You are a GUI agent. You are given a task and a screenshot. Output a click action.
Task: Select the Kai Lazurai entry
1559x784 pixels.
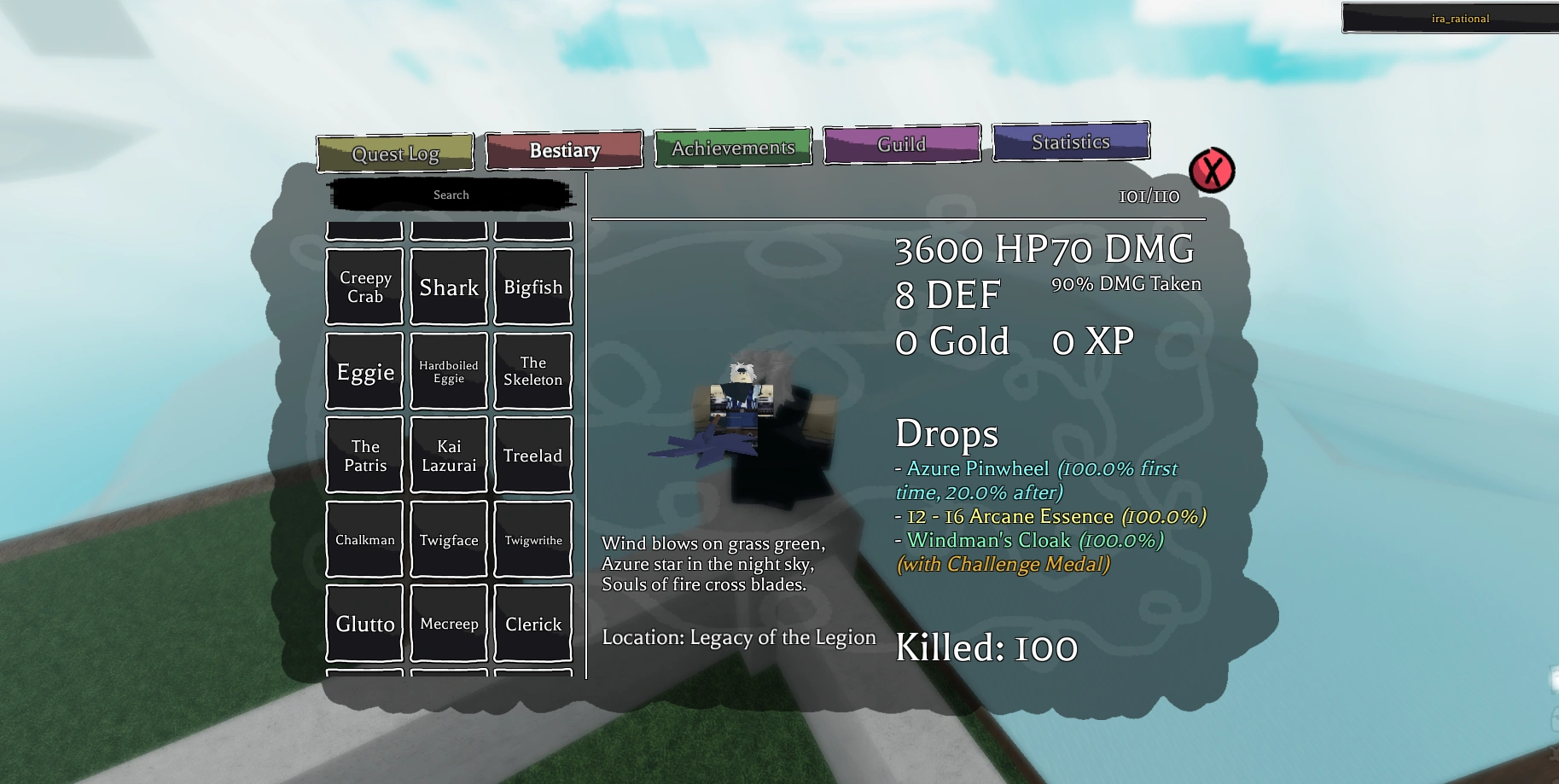pos(449,455)
